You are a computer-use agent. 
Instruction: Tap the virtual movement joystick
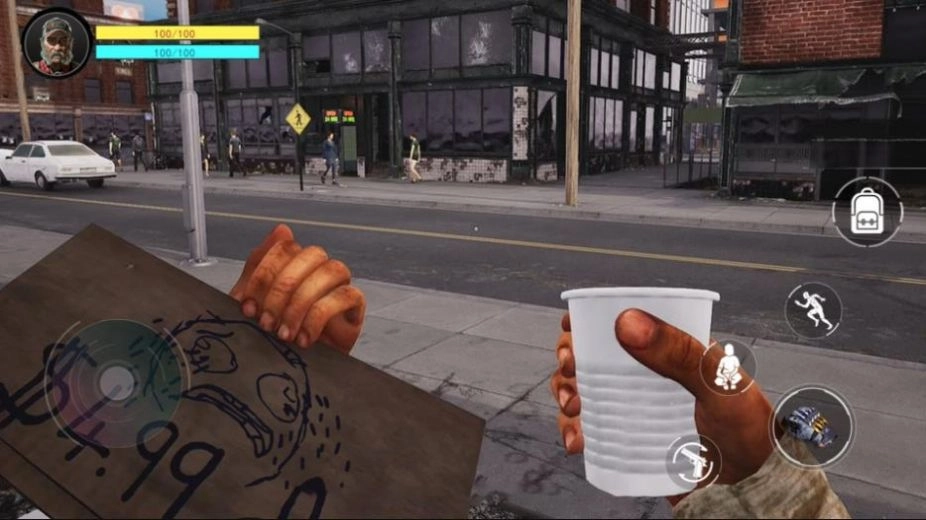point(117,382)
